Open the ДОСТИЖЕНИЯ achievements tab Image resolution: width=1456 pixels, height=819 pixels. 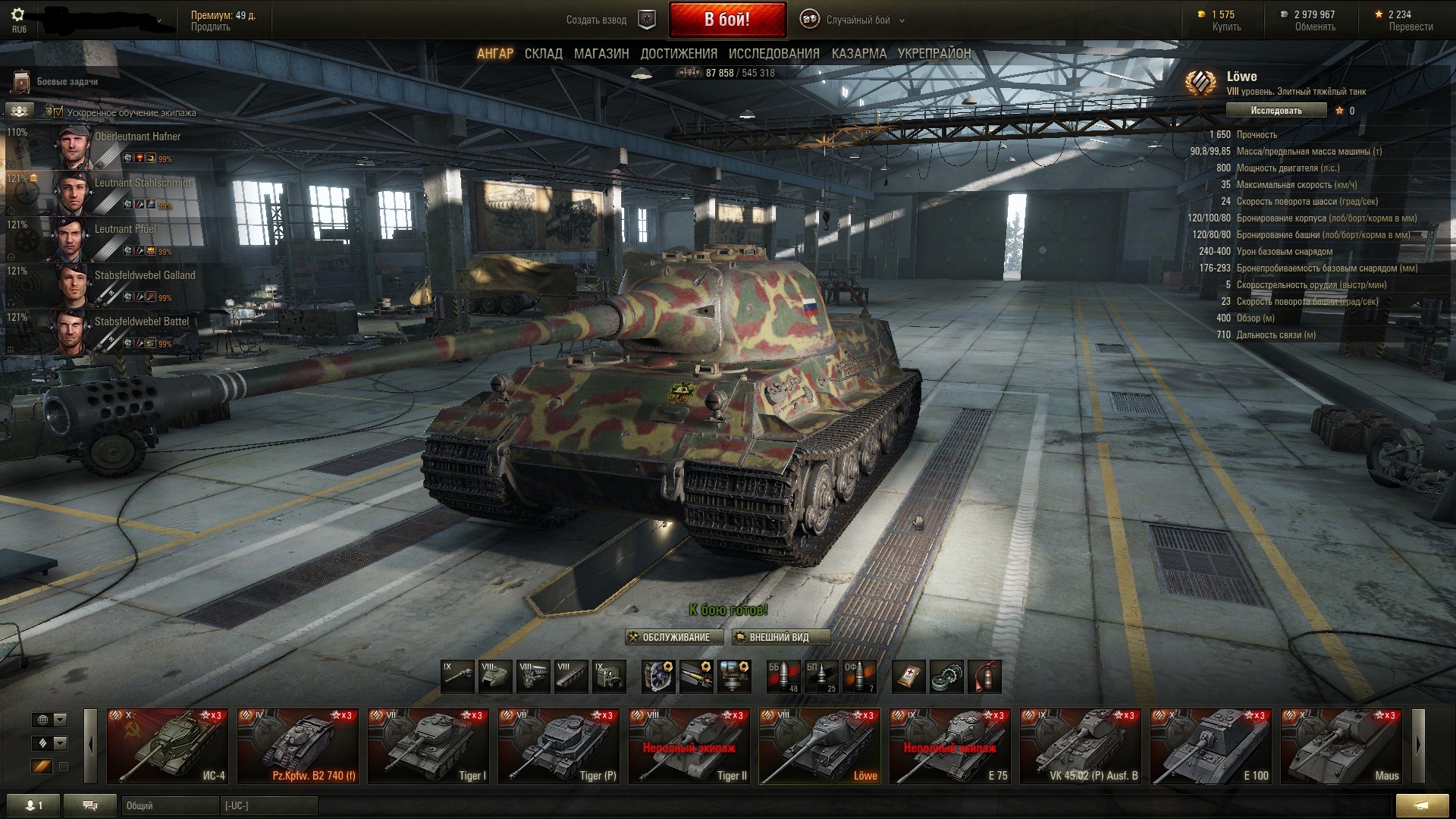point(678,54)
